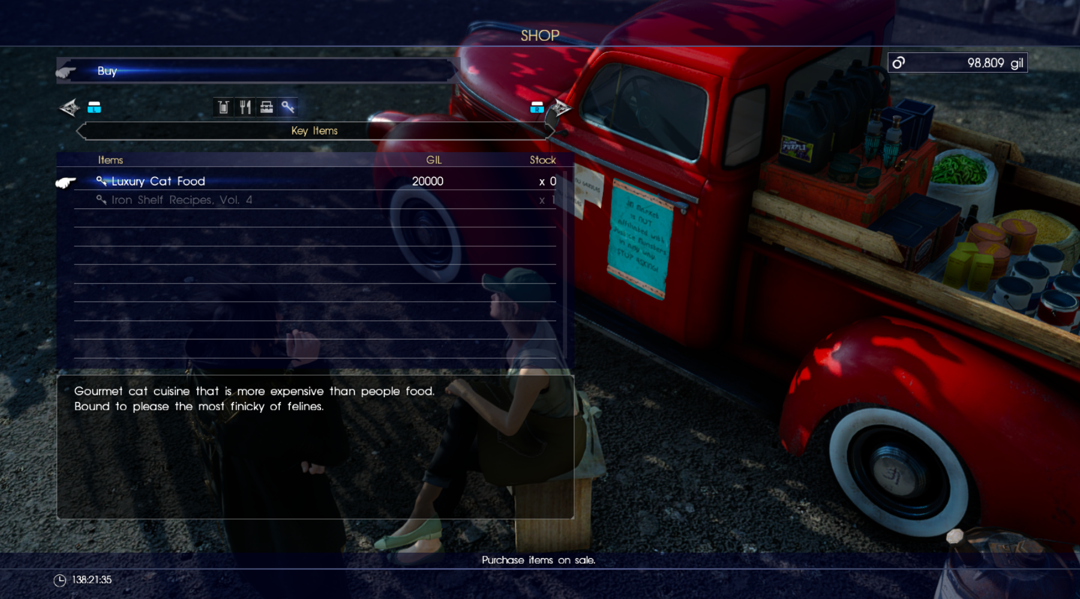The width and height of the screenshot is (1080, 599).
Task: Open the fork and knife ingredients tab
Action: 245,107
